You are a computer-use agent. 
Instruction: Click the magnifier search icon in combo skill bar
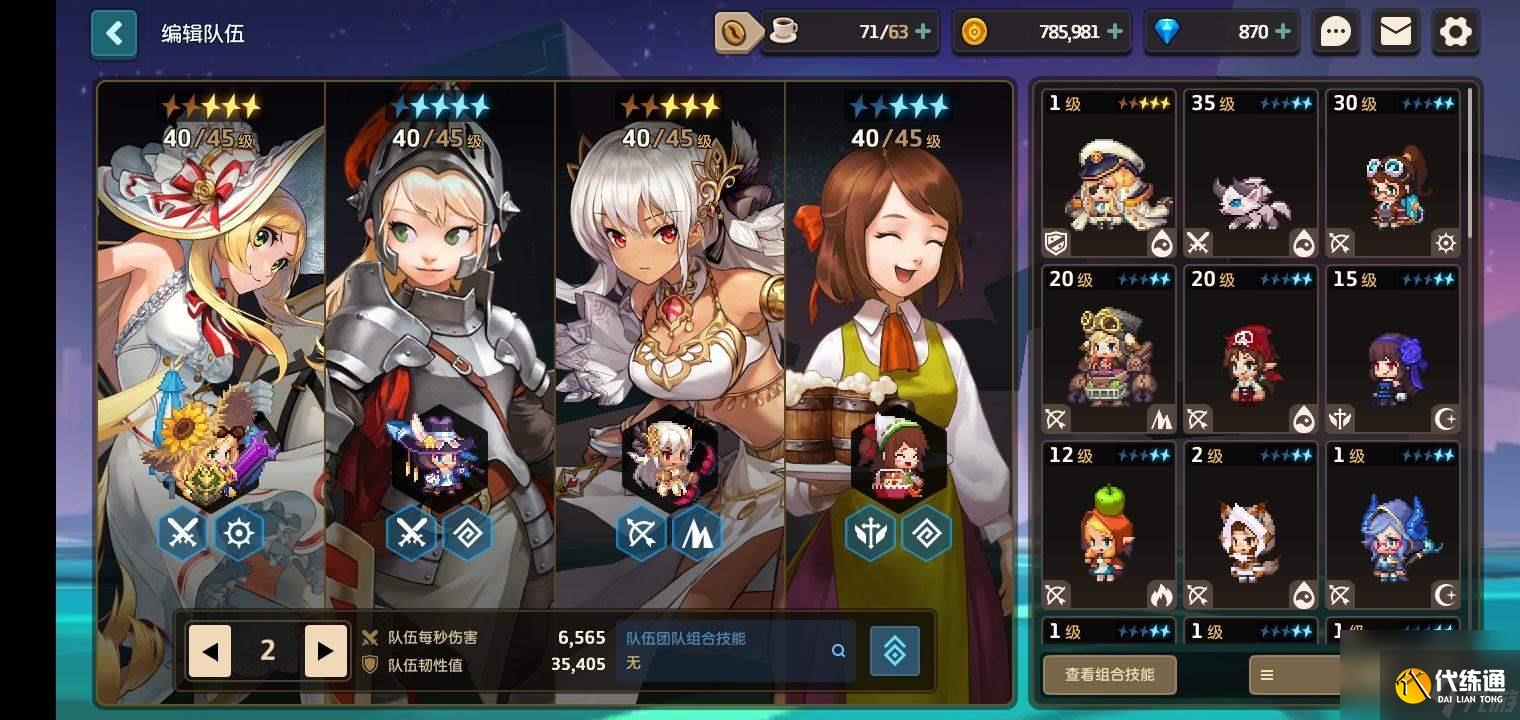pos(838,650)
